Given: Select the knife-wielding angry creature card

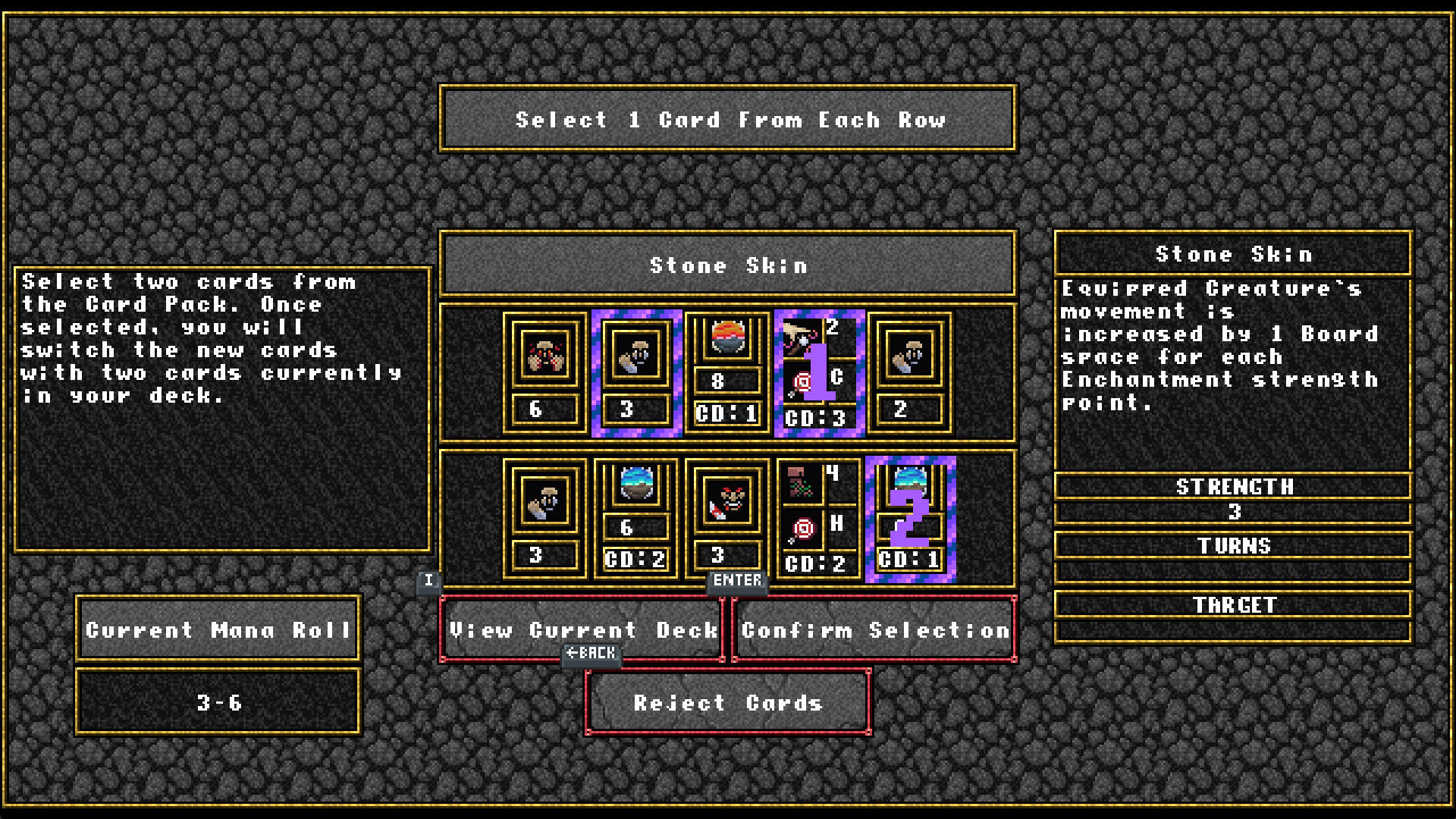Looking at the screenshot, I should click(x=726, y=519).
